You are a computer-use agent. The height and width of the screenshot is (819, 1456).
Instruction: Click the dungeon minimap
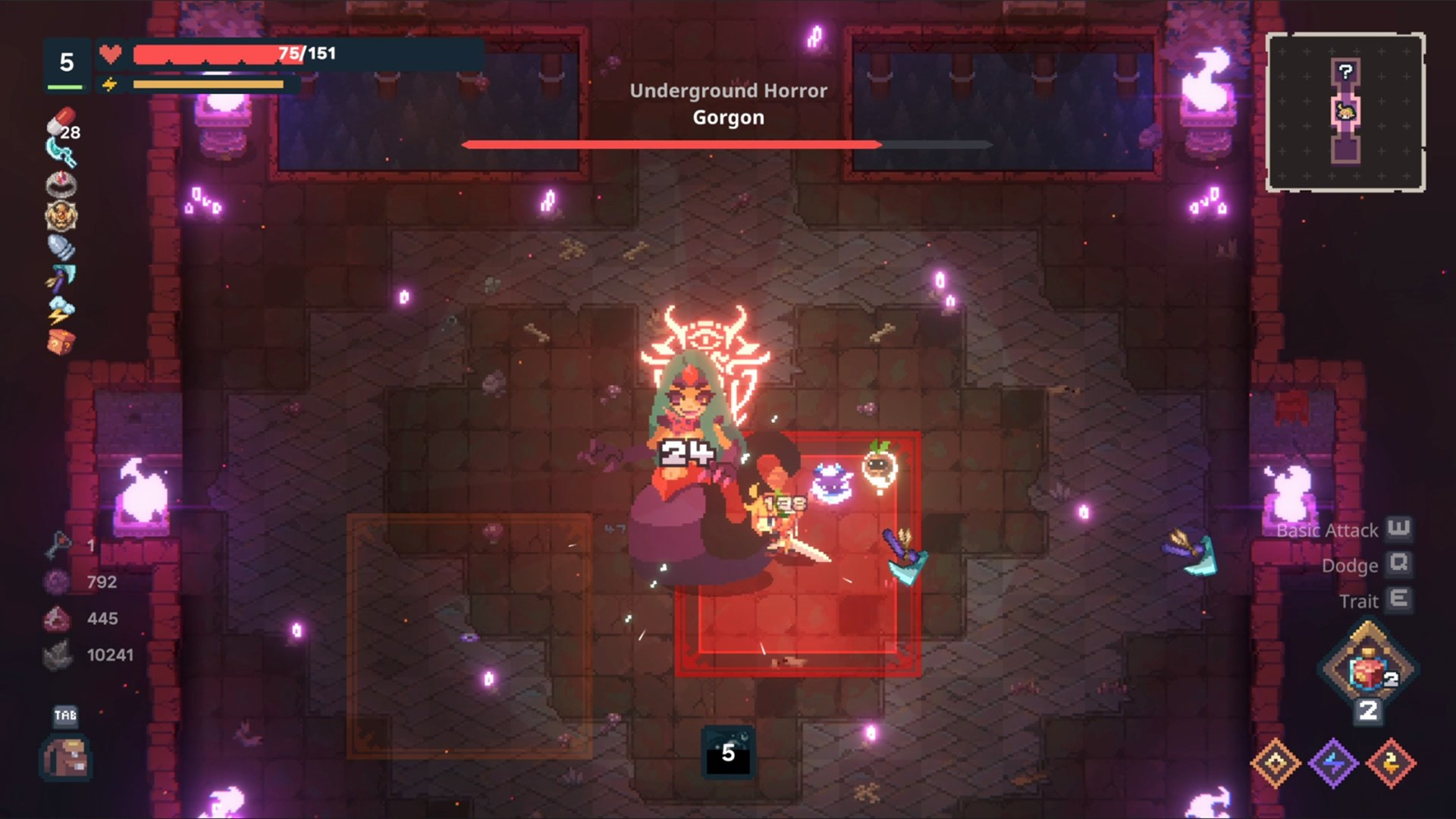1345,111
